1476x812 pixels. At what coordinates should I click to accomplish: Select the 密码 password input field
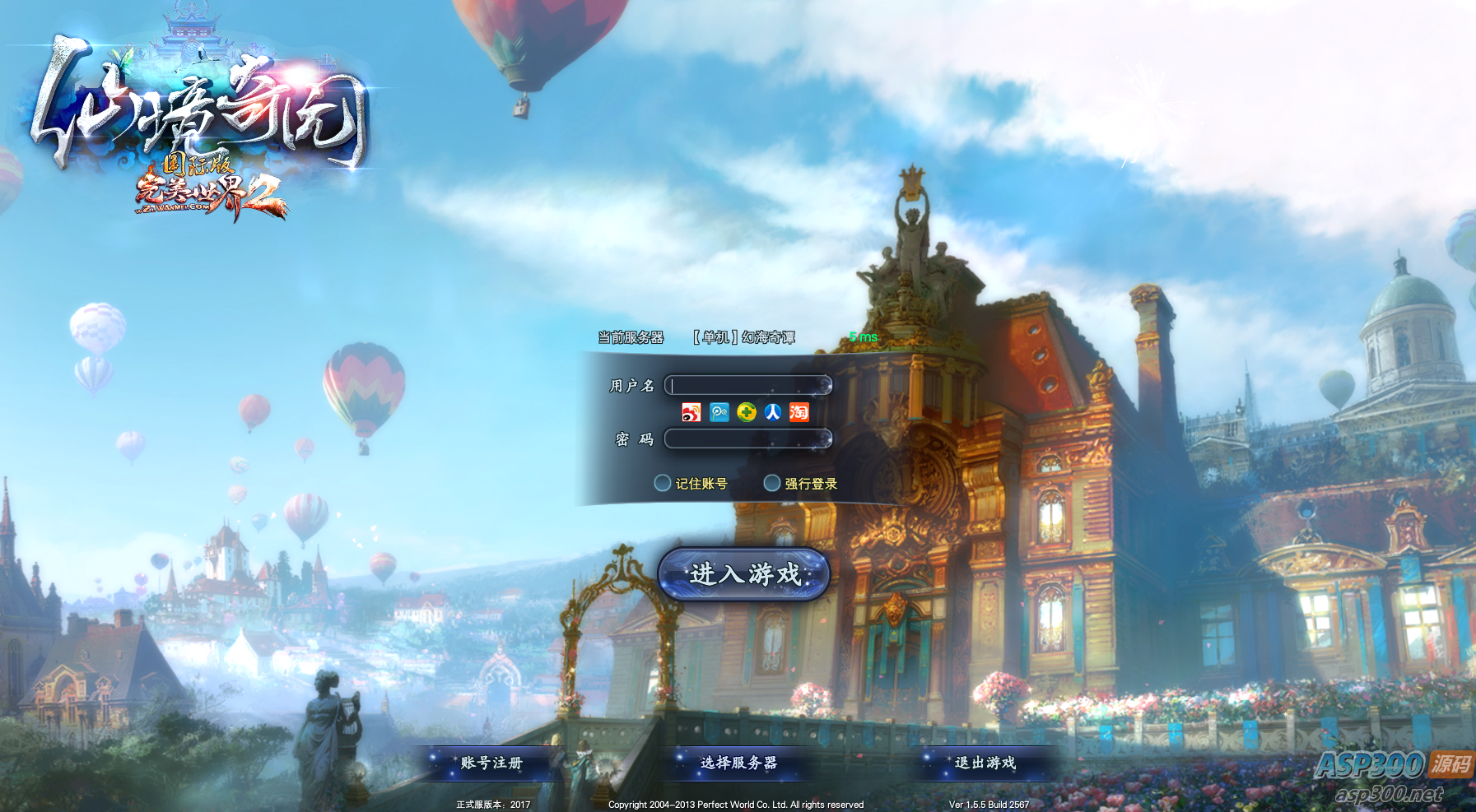pos(747,438)
